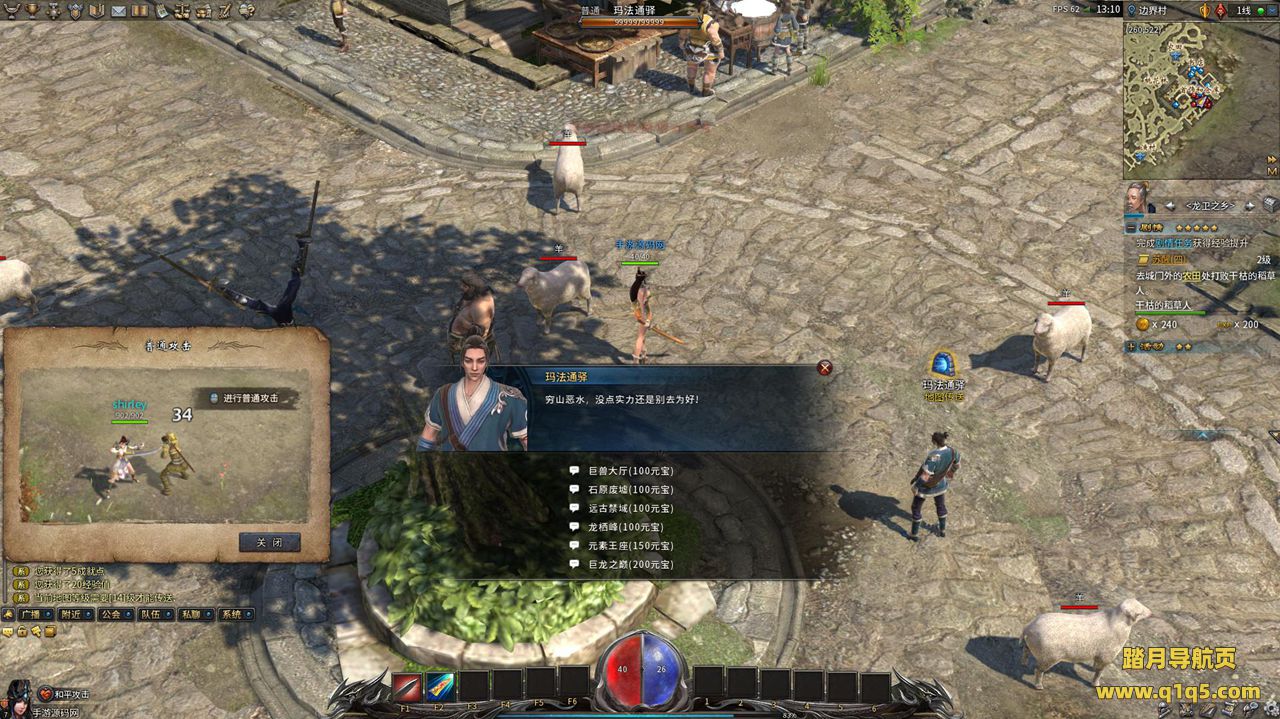
Task: Activate the red sword slash skill
Action: click(x=406, y=686)
